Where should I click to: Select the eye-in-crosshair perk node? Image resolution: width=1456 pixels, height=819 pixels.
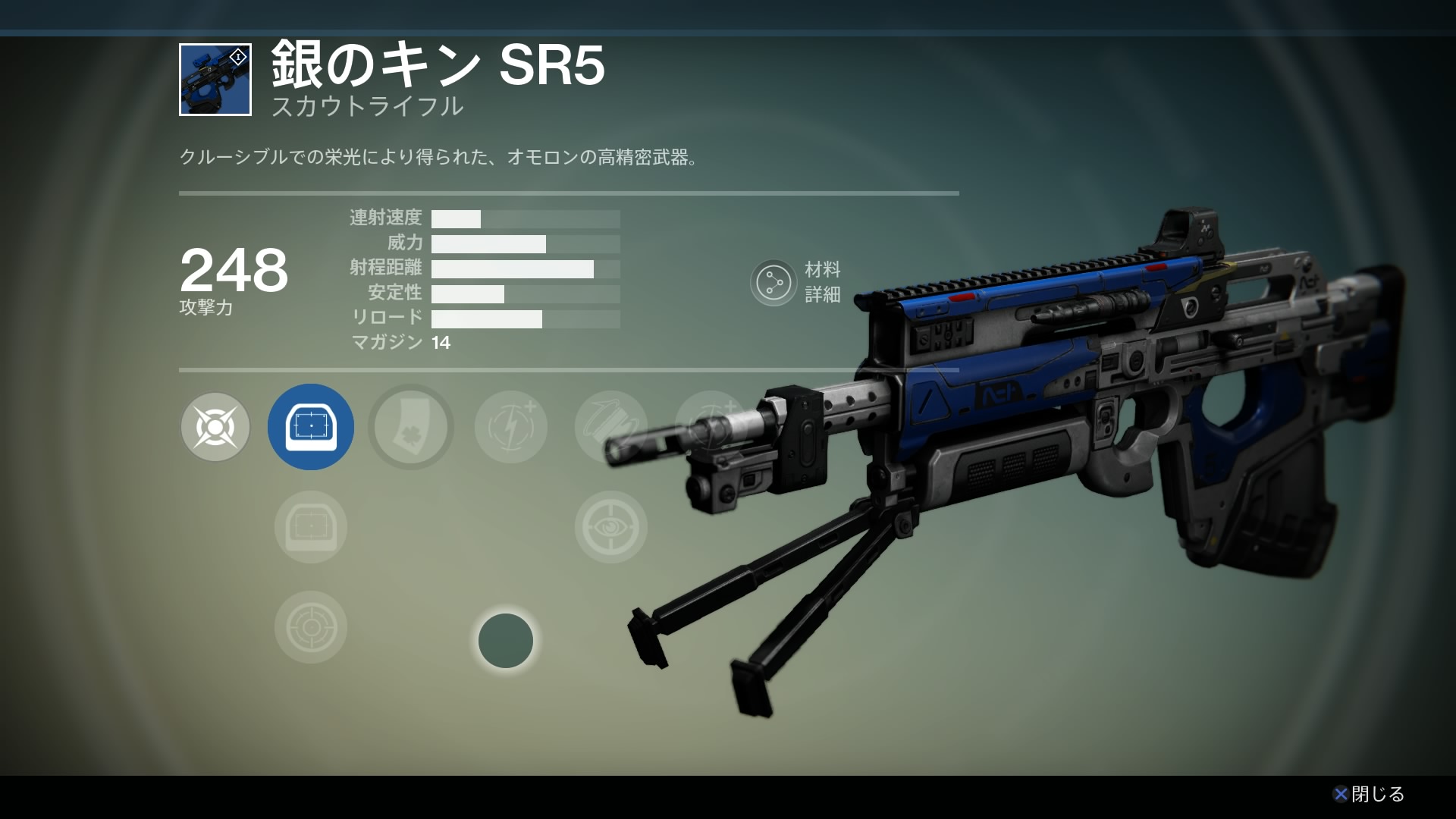point(611,527)
